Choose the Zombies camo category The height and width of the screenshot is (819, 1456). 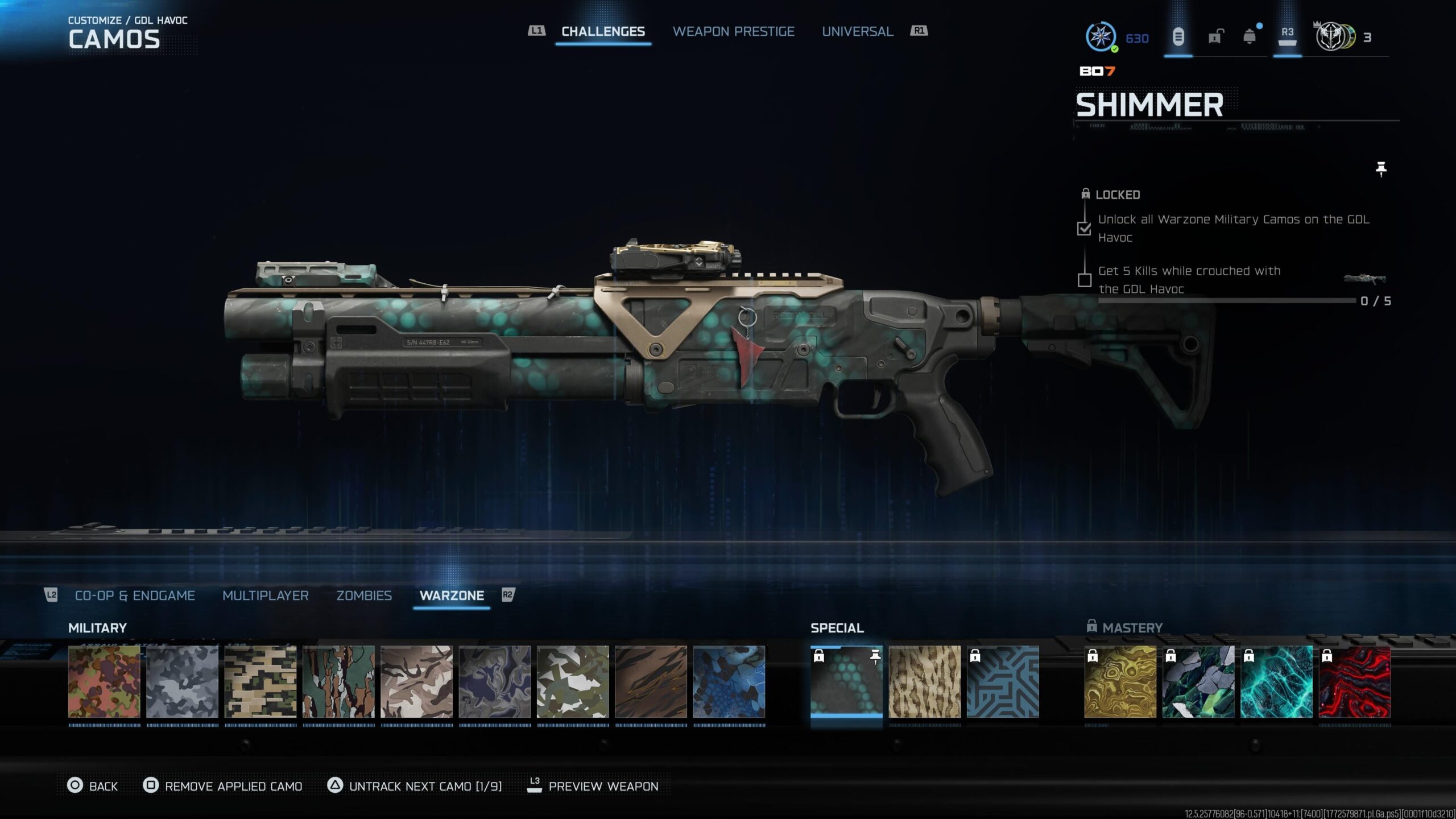click(364, 595)
